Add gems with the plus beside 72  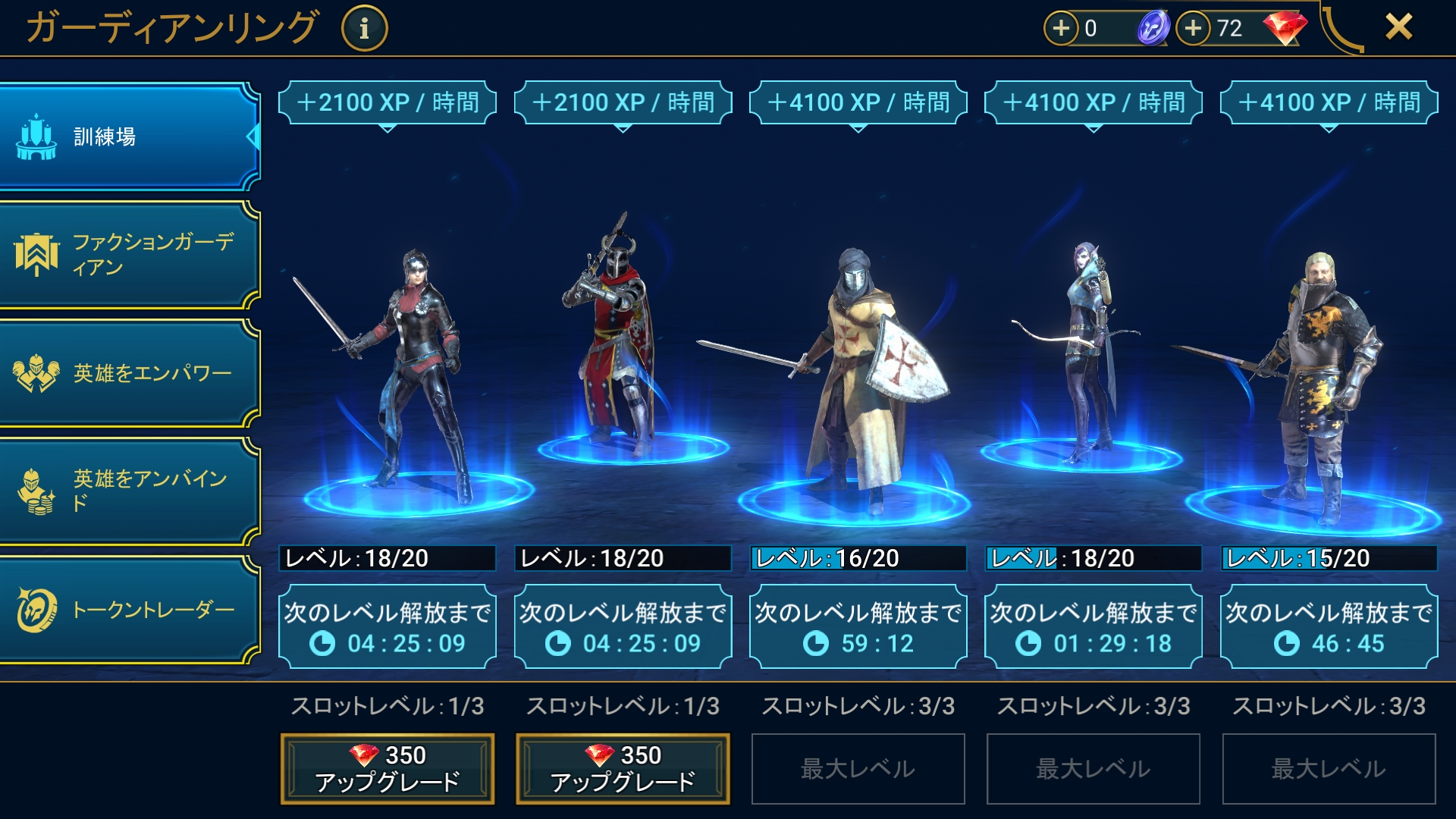[1194, 28]
